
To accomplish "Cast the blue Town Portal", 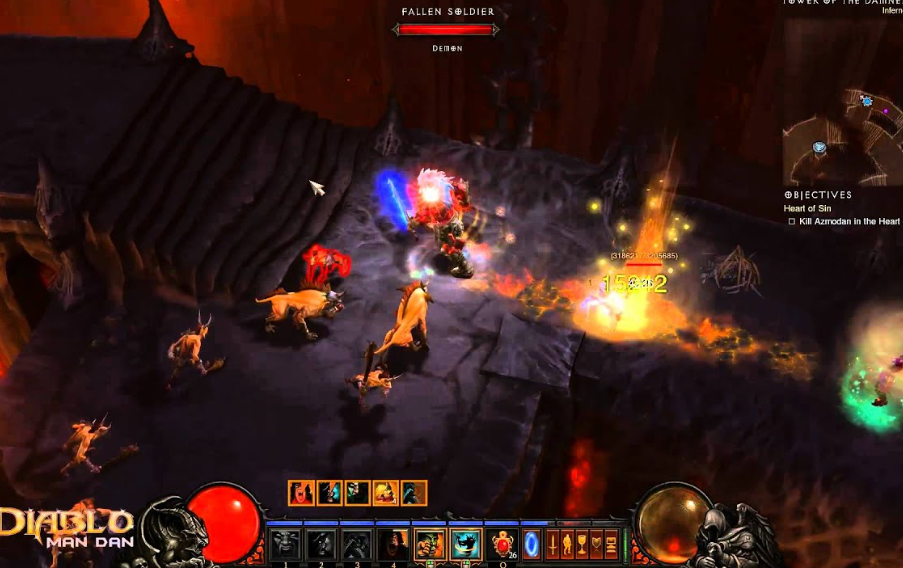I will coord(532,545).
